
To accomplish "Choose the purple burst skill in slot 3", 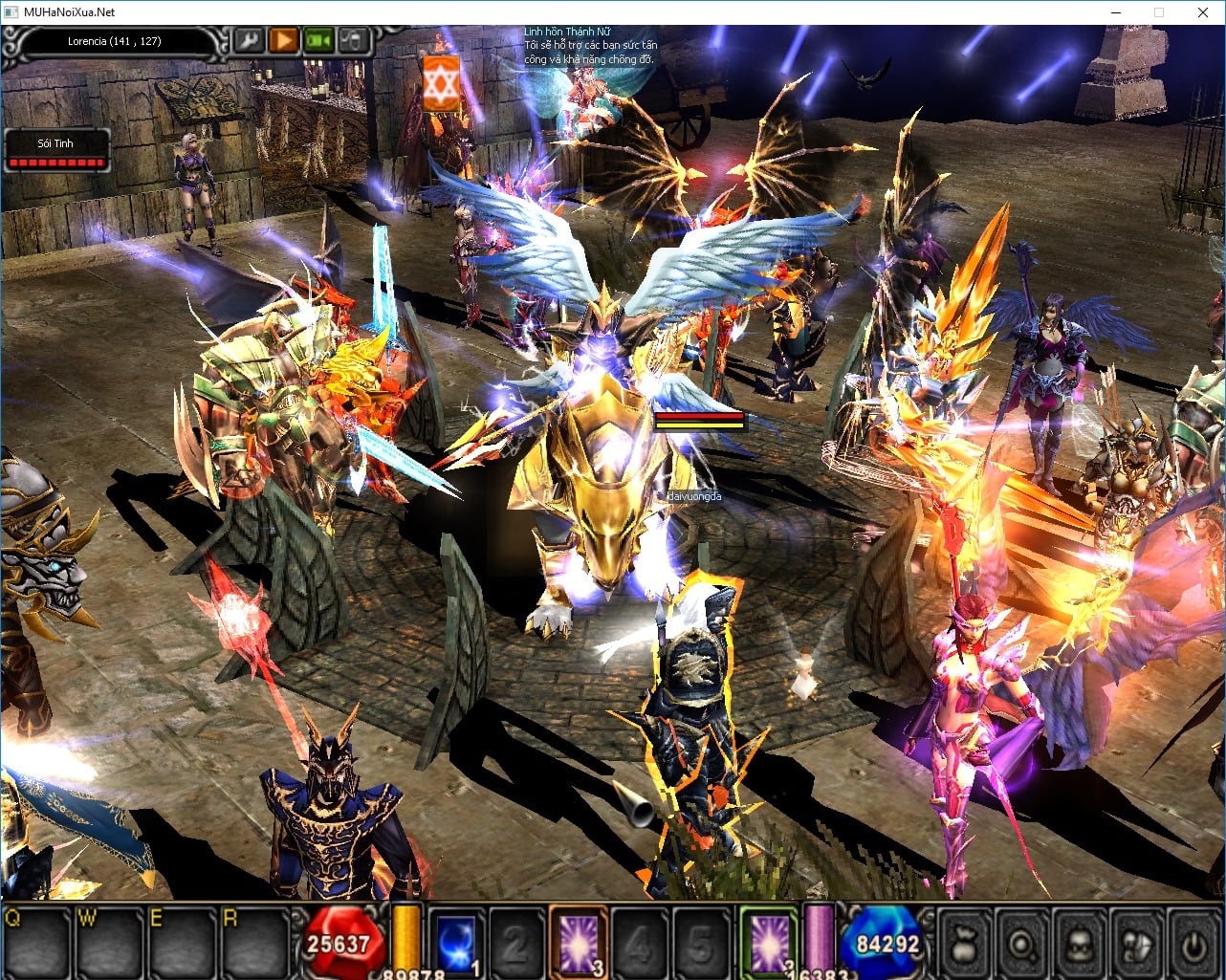I will point(578,941).
